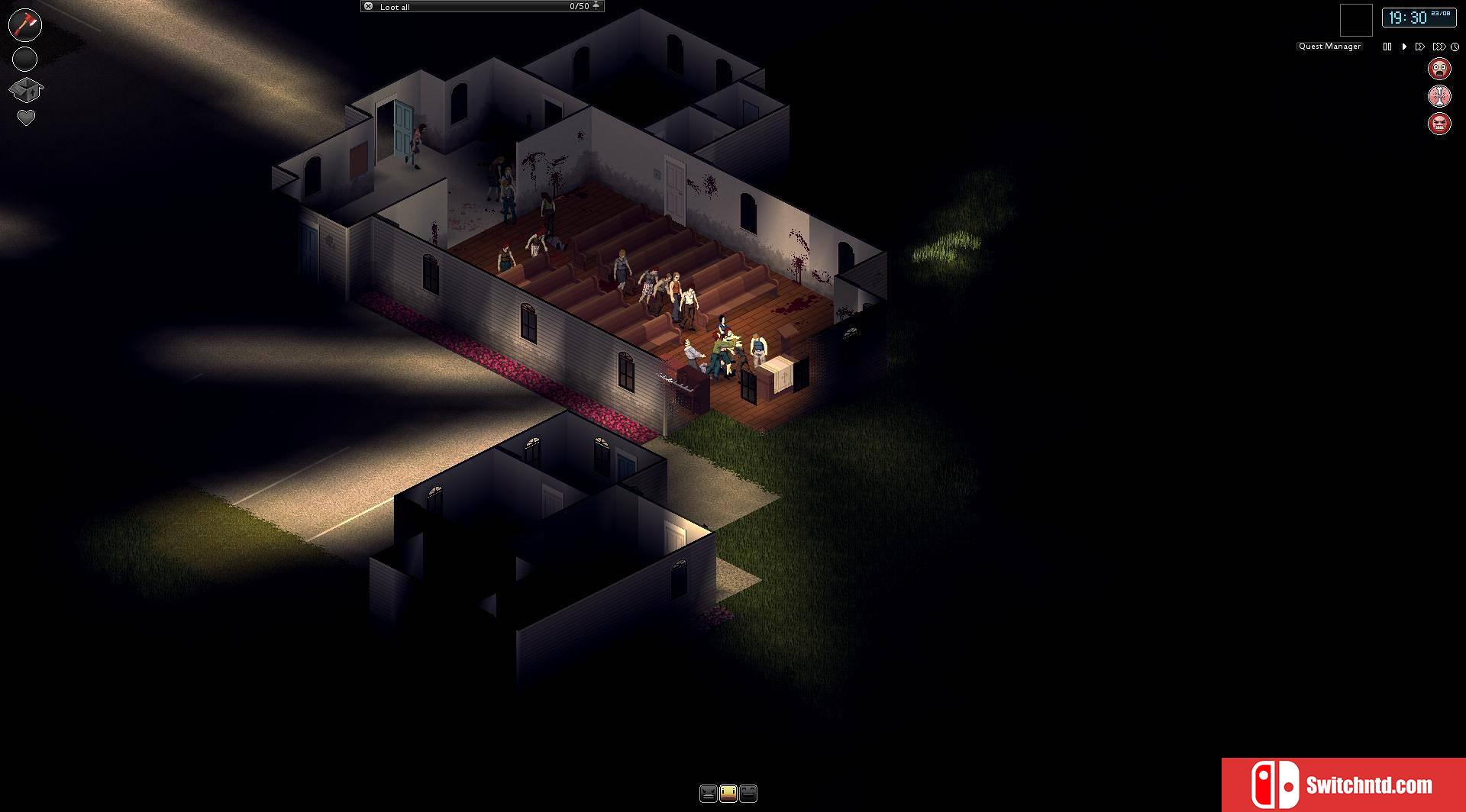Open the Quest Manager
Viewport: 1466px width, 812px height.
(x=1329, y=46)
